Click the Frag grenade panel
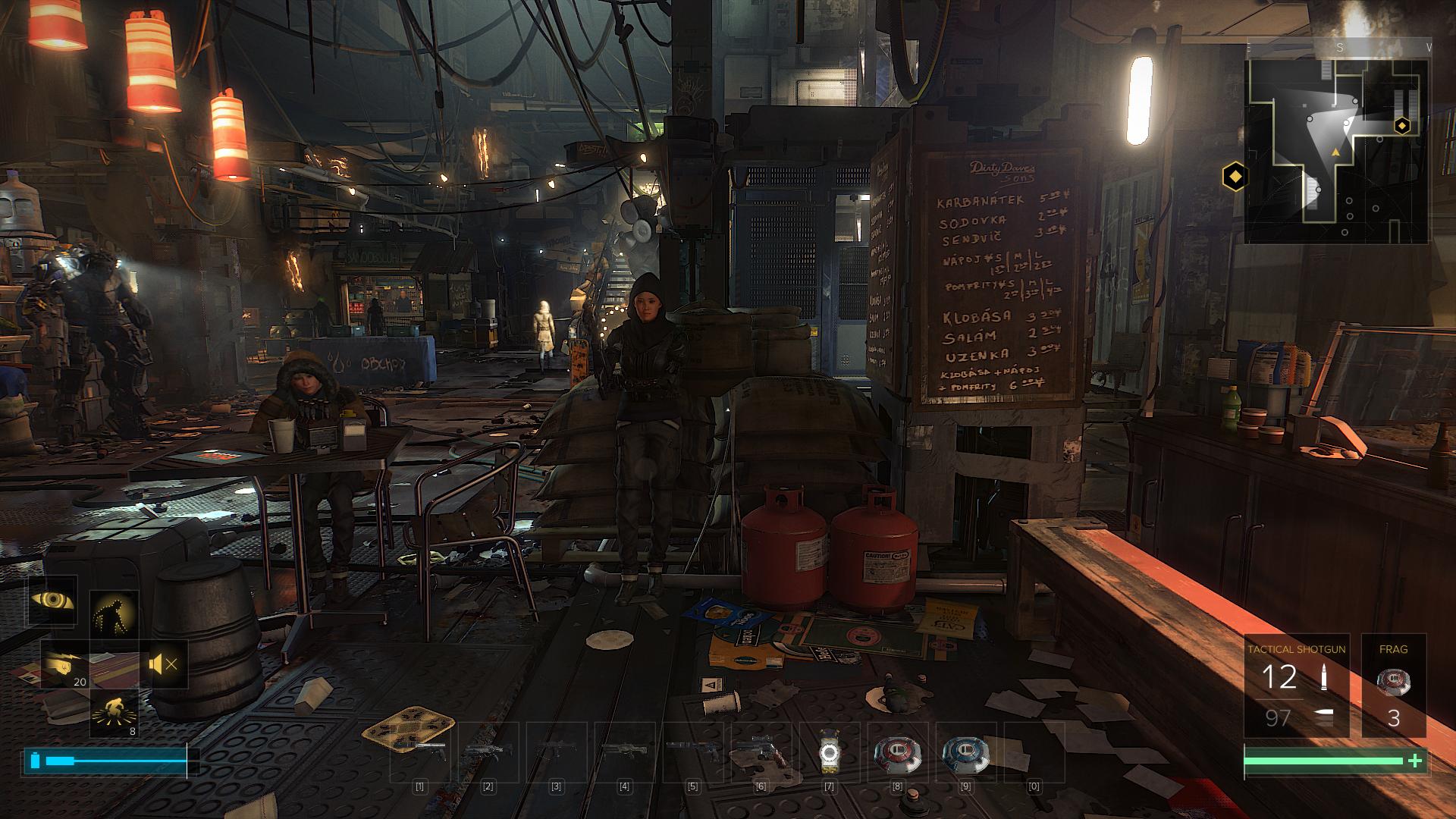 click(1394, 686)
